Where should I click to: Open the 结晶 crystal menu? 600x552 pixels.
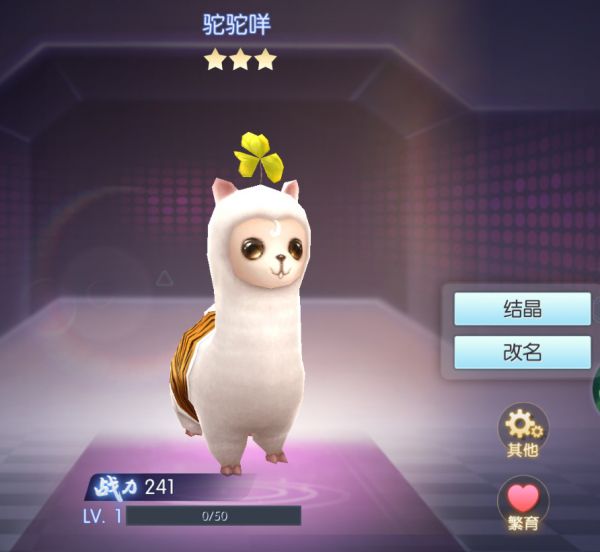point(522,309)
